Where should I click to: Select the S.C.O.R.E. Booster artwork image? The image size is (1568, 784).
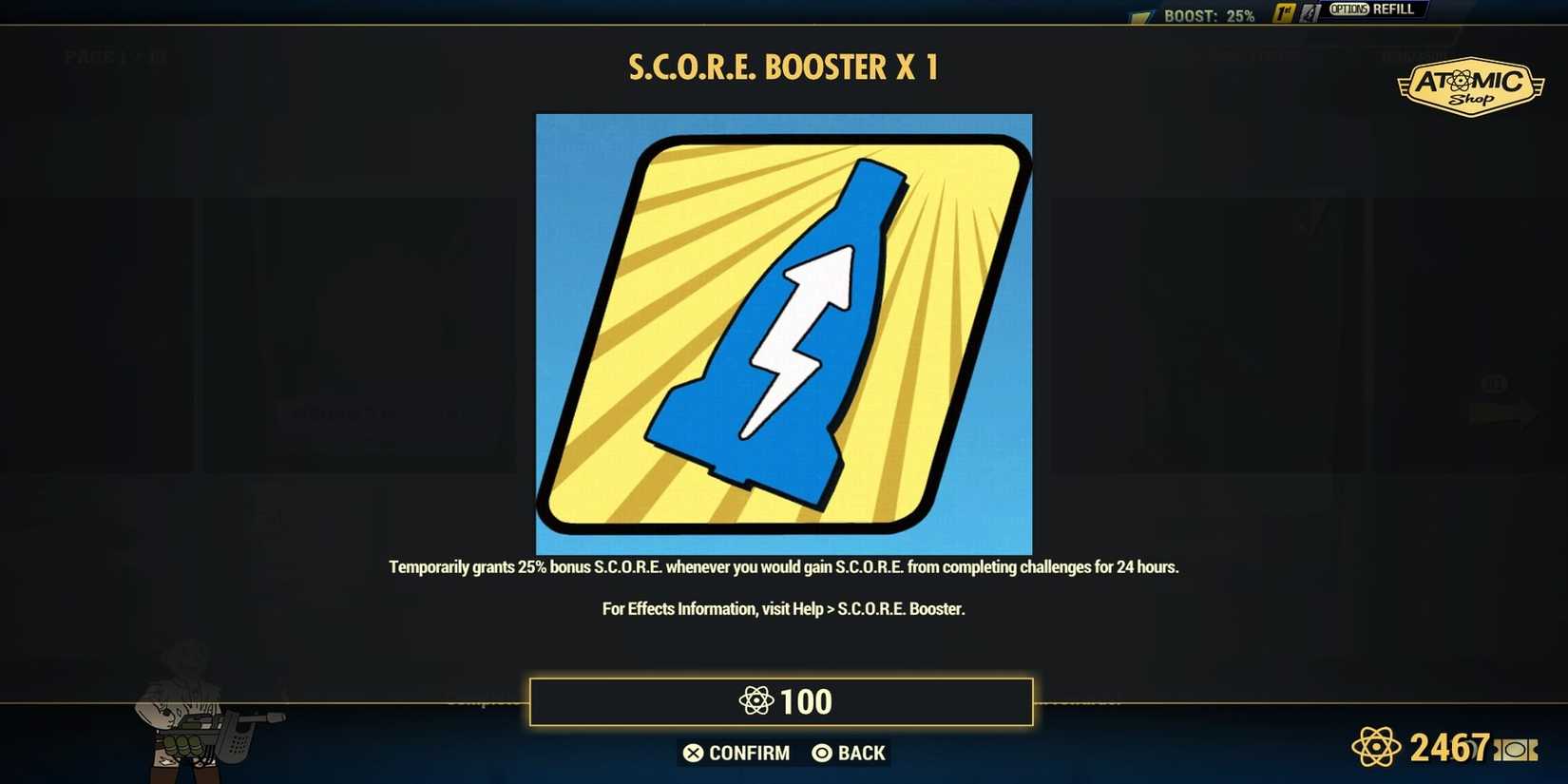[x=784, y=333]
